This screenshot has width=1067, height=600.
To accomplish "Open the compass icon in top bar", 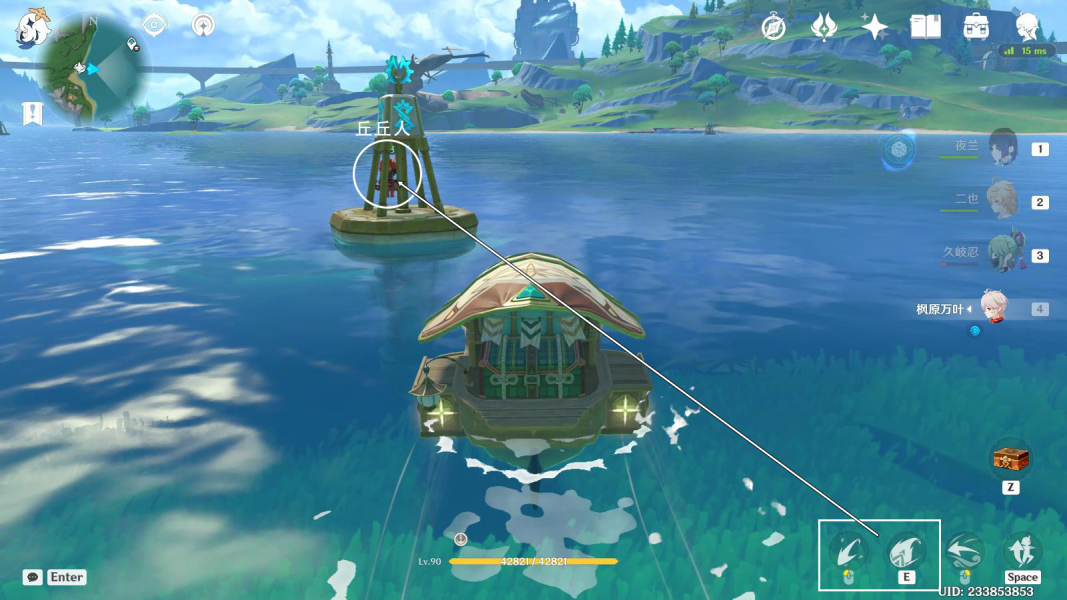I will 773,27.
